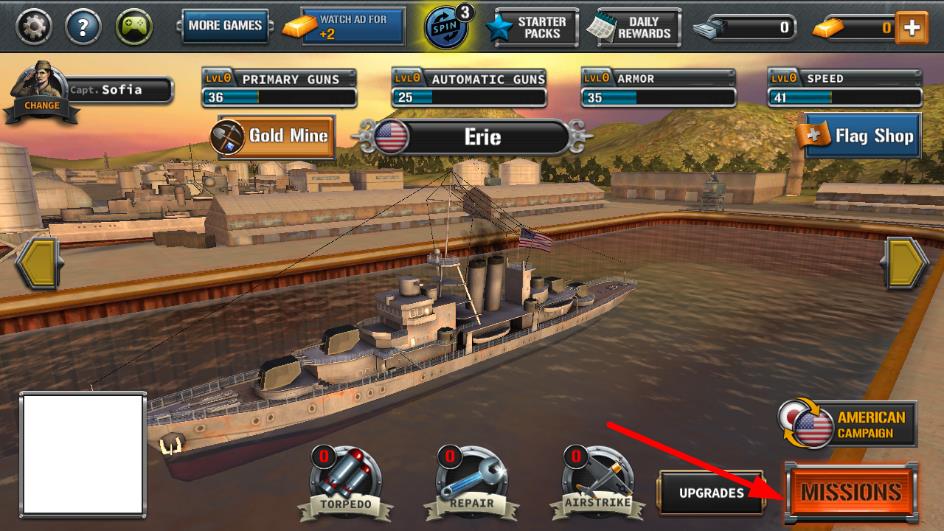Select previous ship with left arrow

[38, 264]
